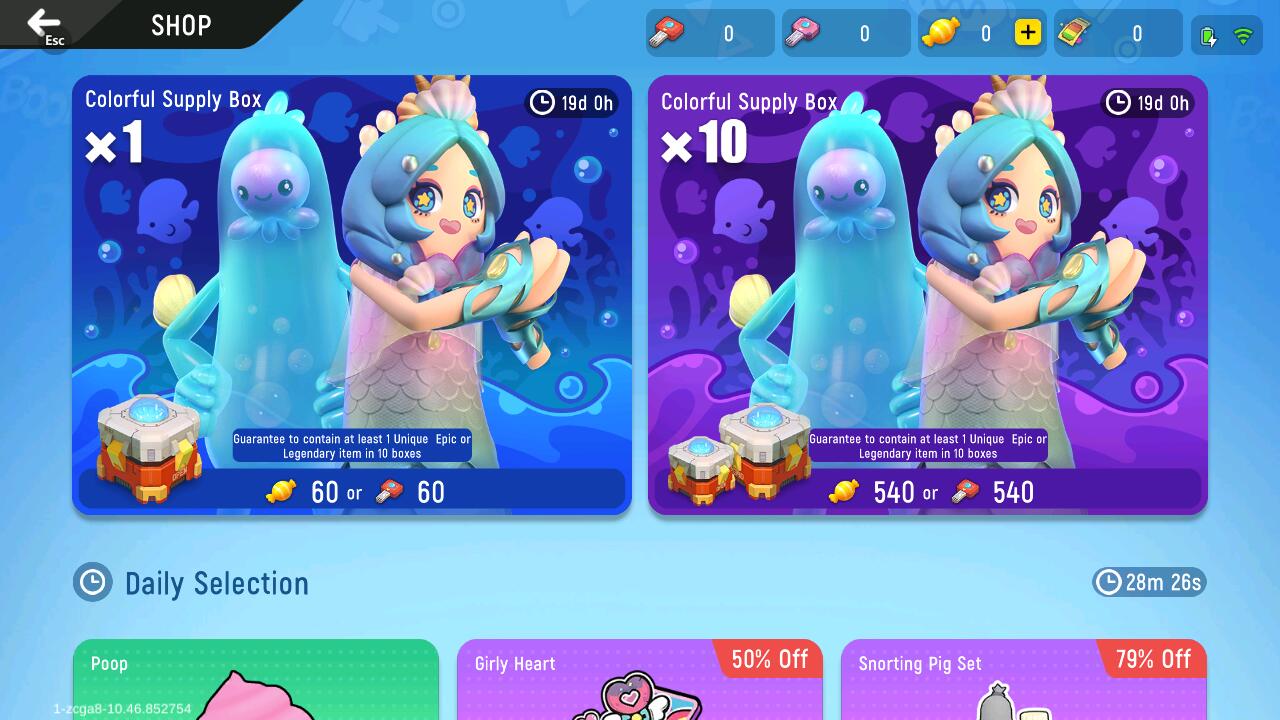1280x720 pixels.
Task: Add more candy with the yellow plus
Action: click(1027, 33)
